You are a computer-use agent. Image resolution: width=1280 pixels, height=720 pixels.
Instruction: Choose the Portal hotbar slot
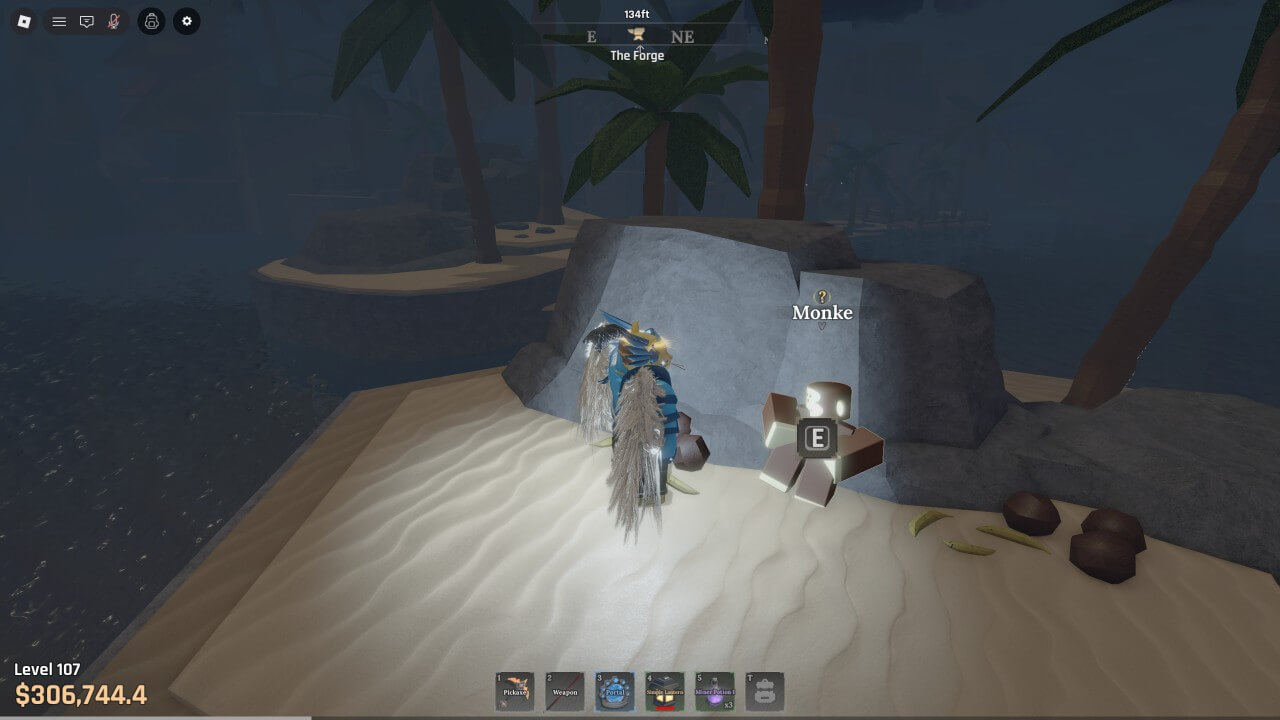(615, 691)
